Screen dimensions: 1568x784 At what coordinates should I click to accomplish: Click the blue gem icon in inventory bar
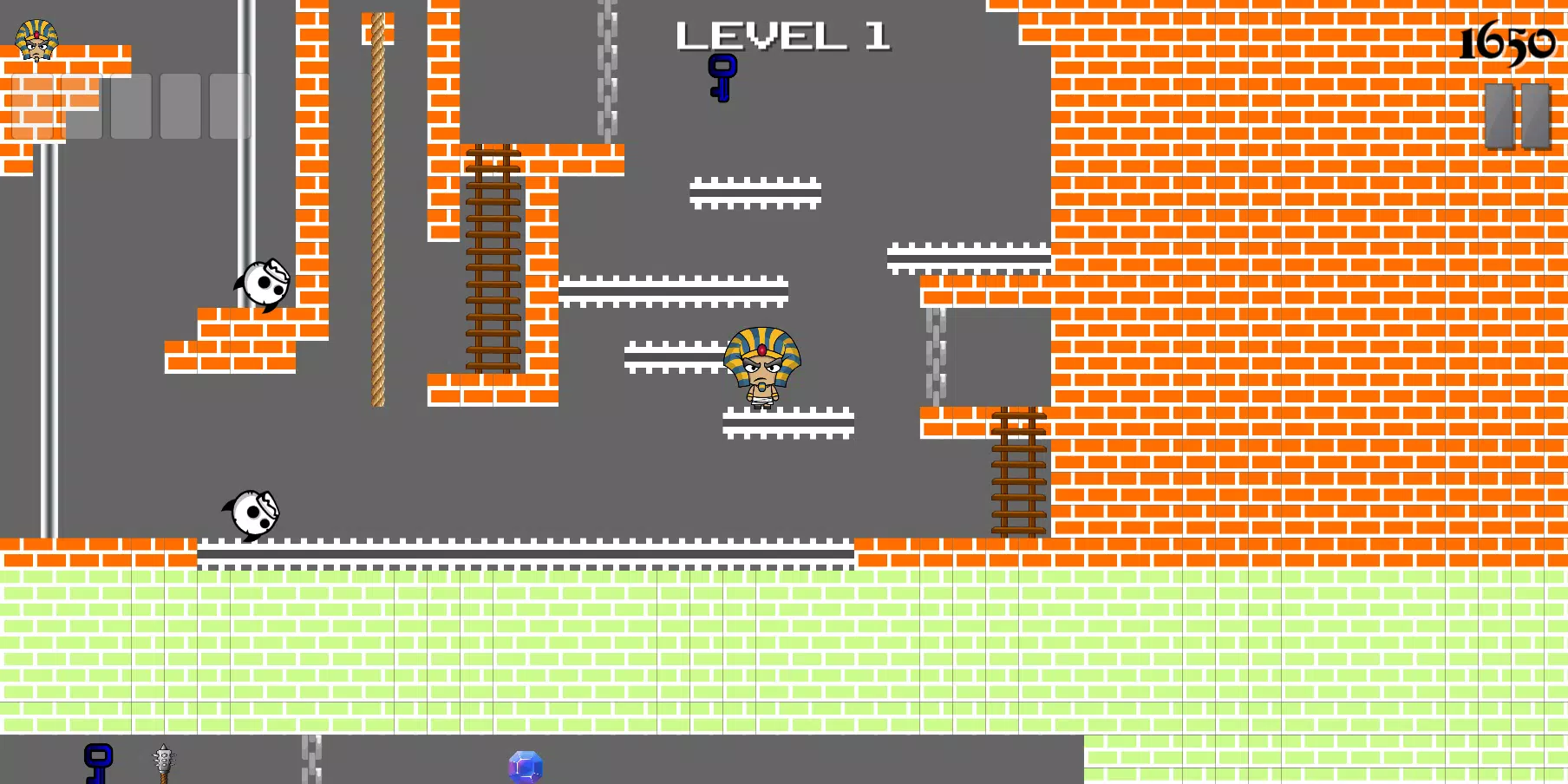pos(524,767)
